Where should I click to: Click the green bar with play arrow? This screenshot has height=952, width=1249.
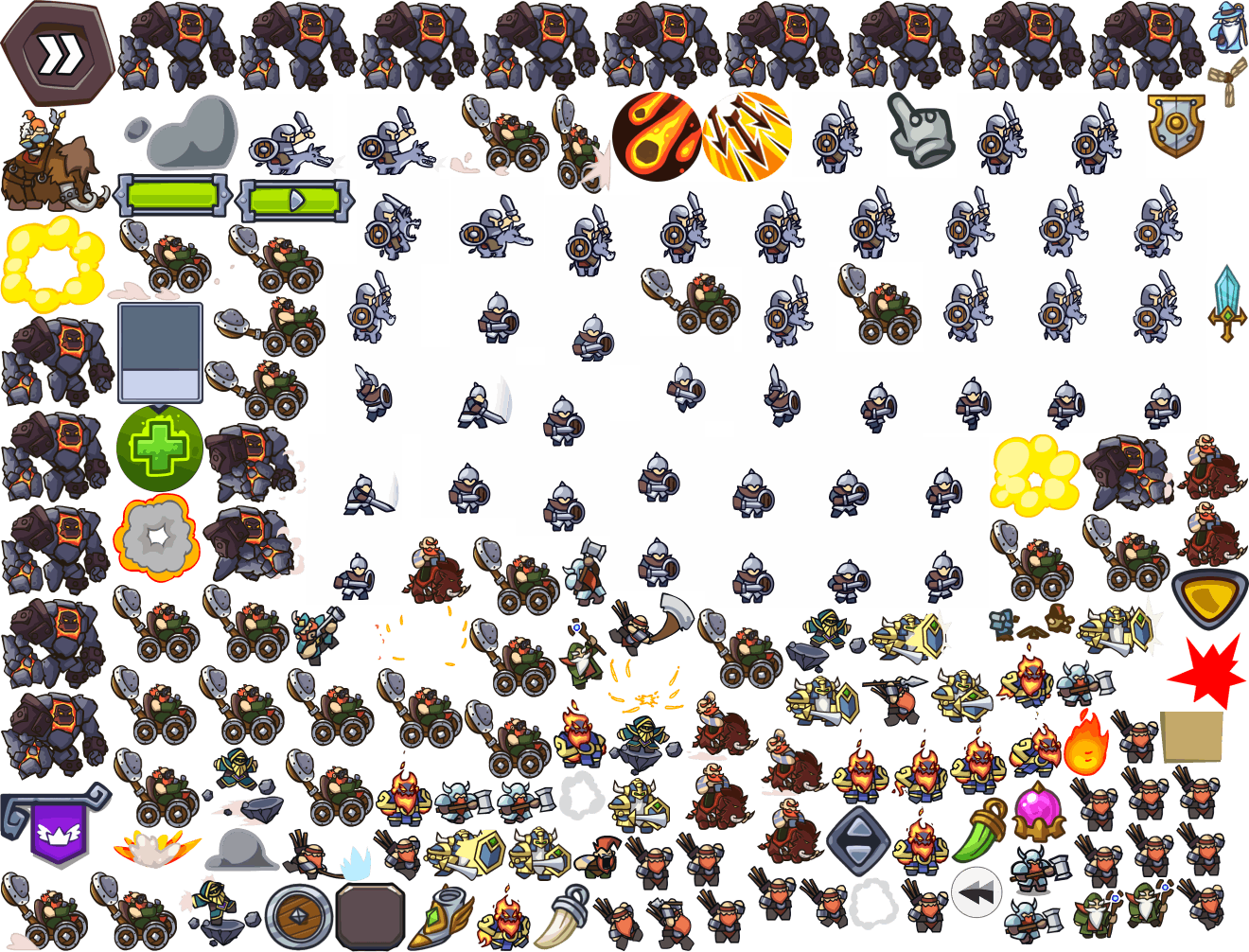click(x=295, y=200)
